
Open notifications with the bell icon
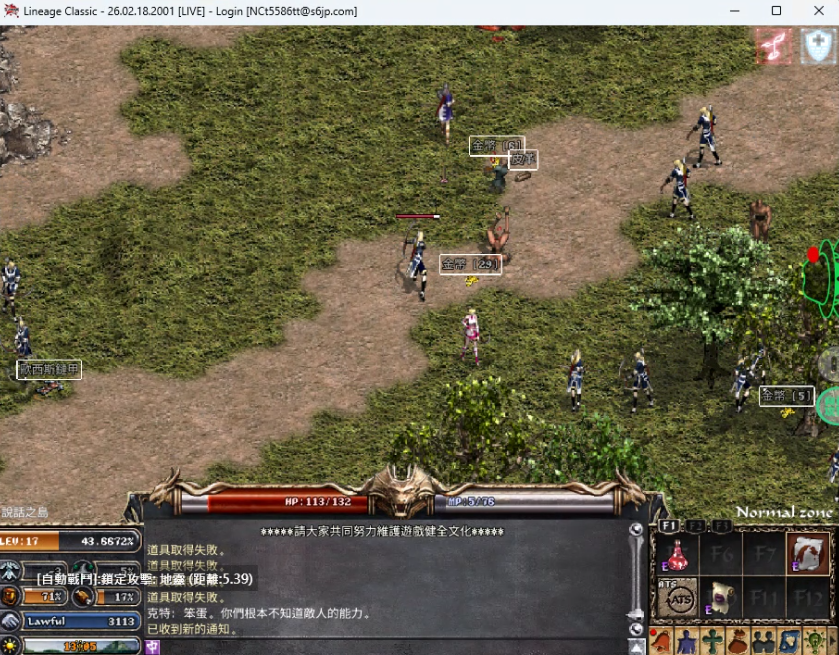coord(661,641)
